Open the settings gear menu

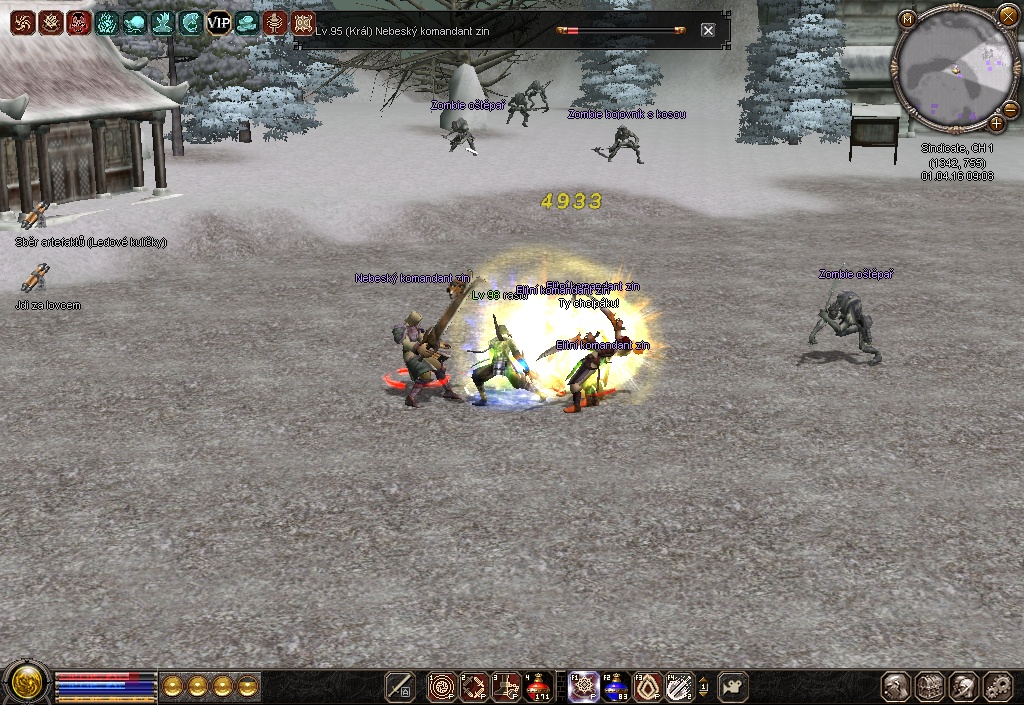[x=998, y=686]
